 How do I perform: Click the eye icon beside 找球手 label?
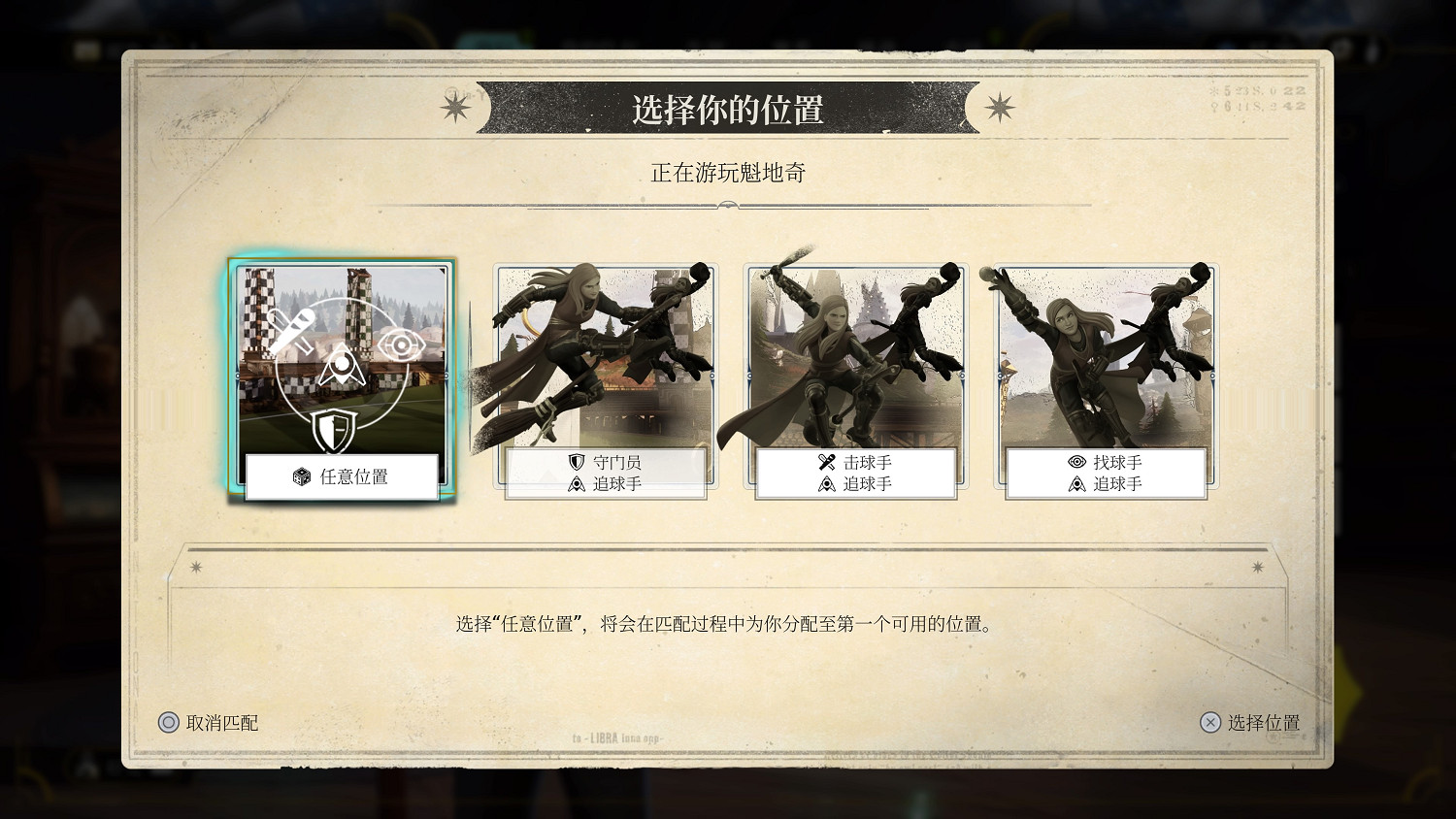[x=1077, y=460]
